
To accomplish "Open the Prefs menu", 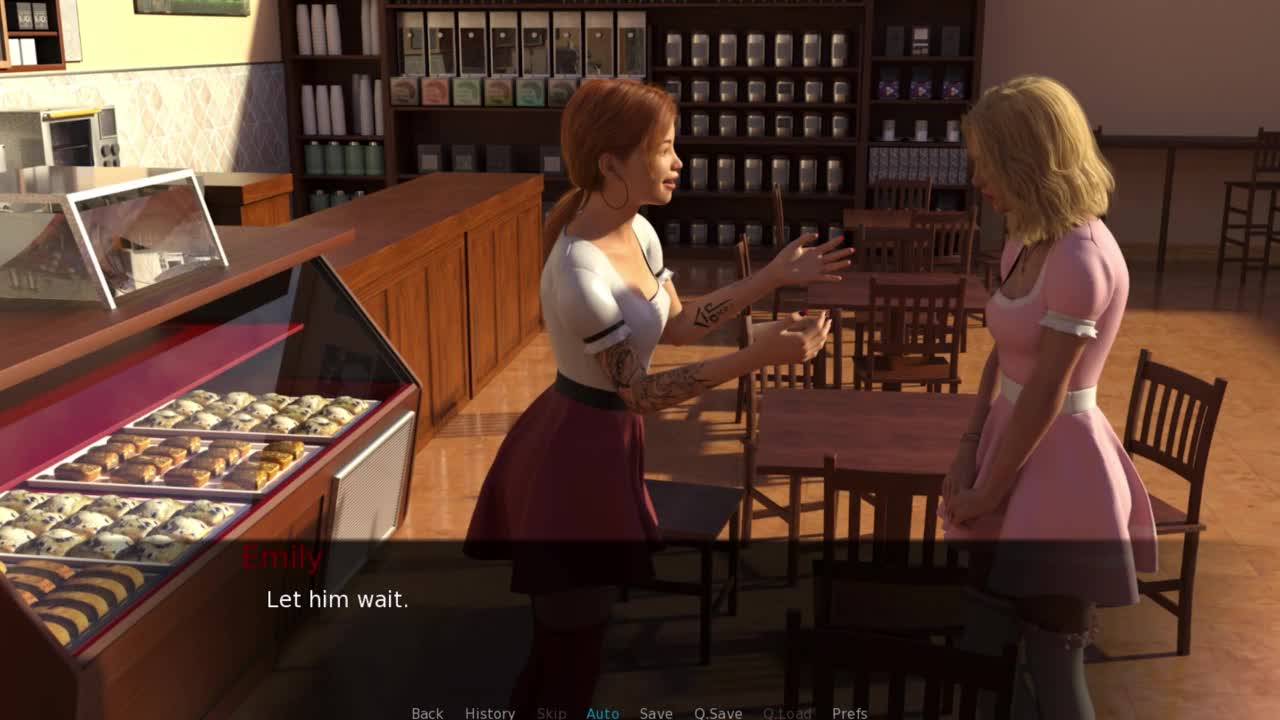I will click(850, 713).
